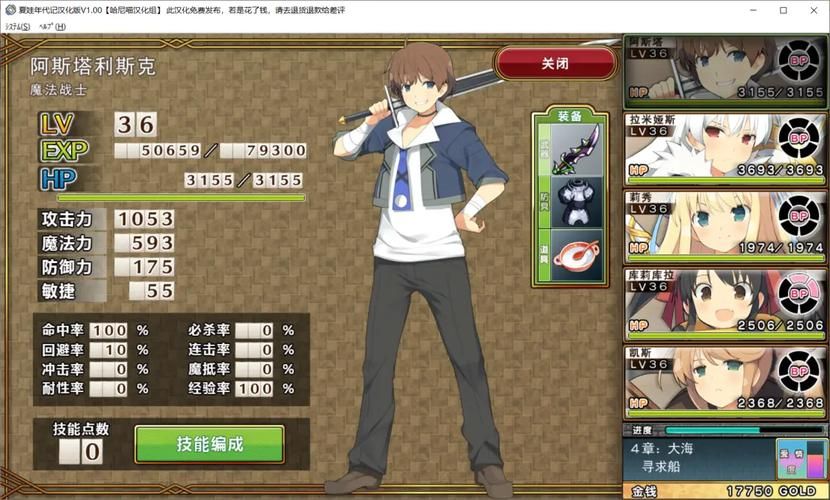The height and width of the screenshot is (500, 830).
Task: Open the ﾍﾙﾌﾟ(H) help menu
Action: coord(51,26)
